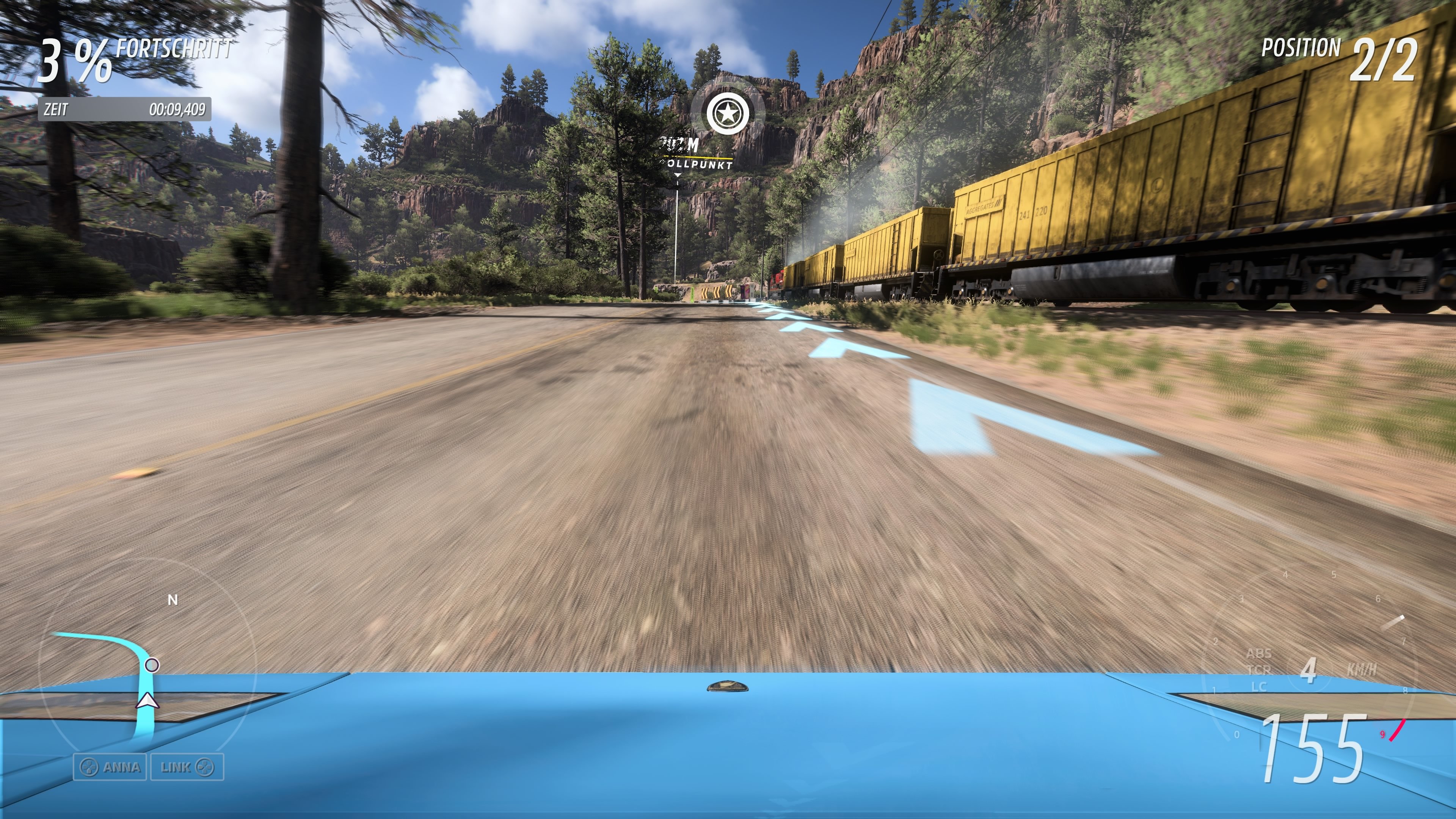1456x819 pixels.
Task: Click the checkpoint star icon above the road
Action: click(728, 113)
